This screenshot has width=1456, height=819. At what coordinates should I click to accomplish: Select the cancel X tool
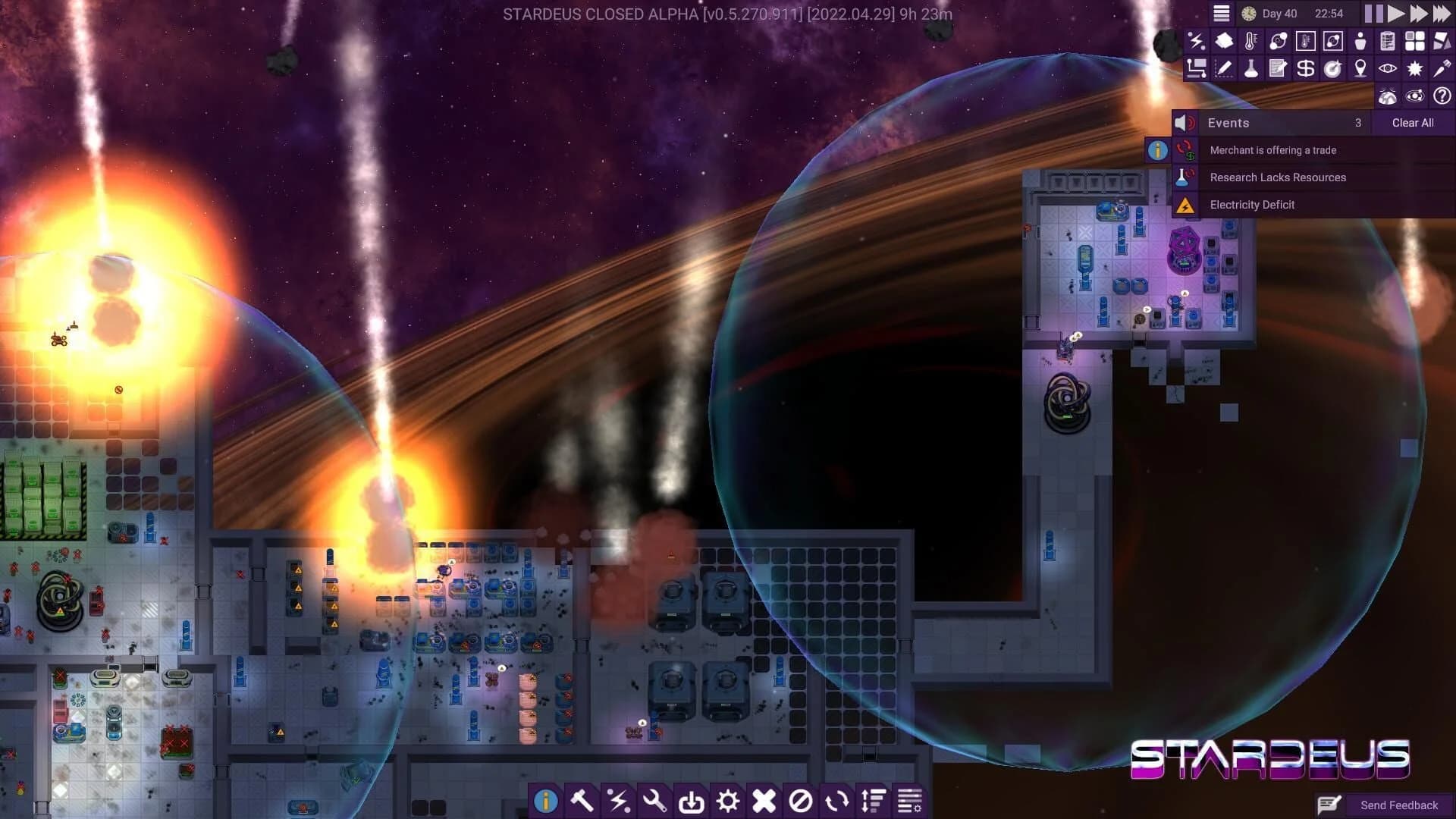coord(762,800)
